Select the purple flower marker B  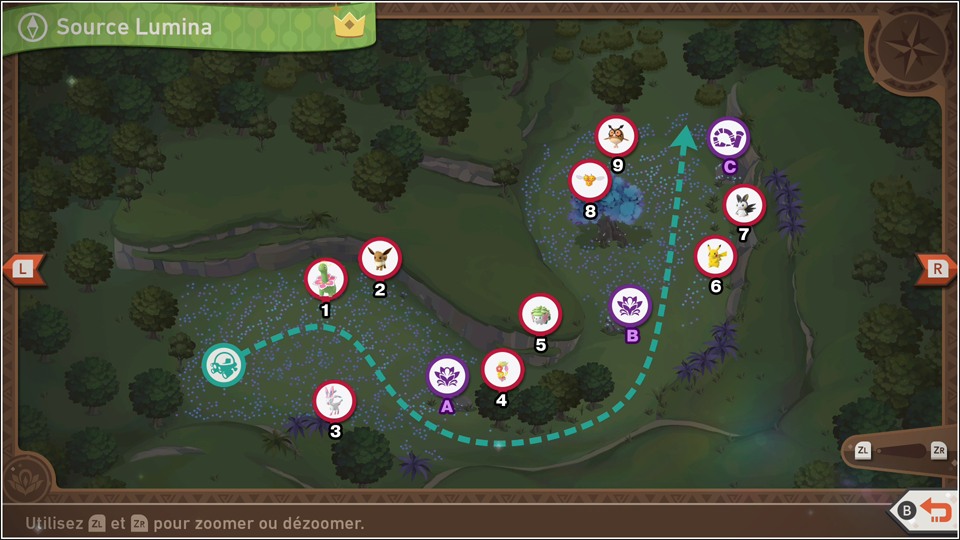(x=631, y=305)
